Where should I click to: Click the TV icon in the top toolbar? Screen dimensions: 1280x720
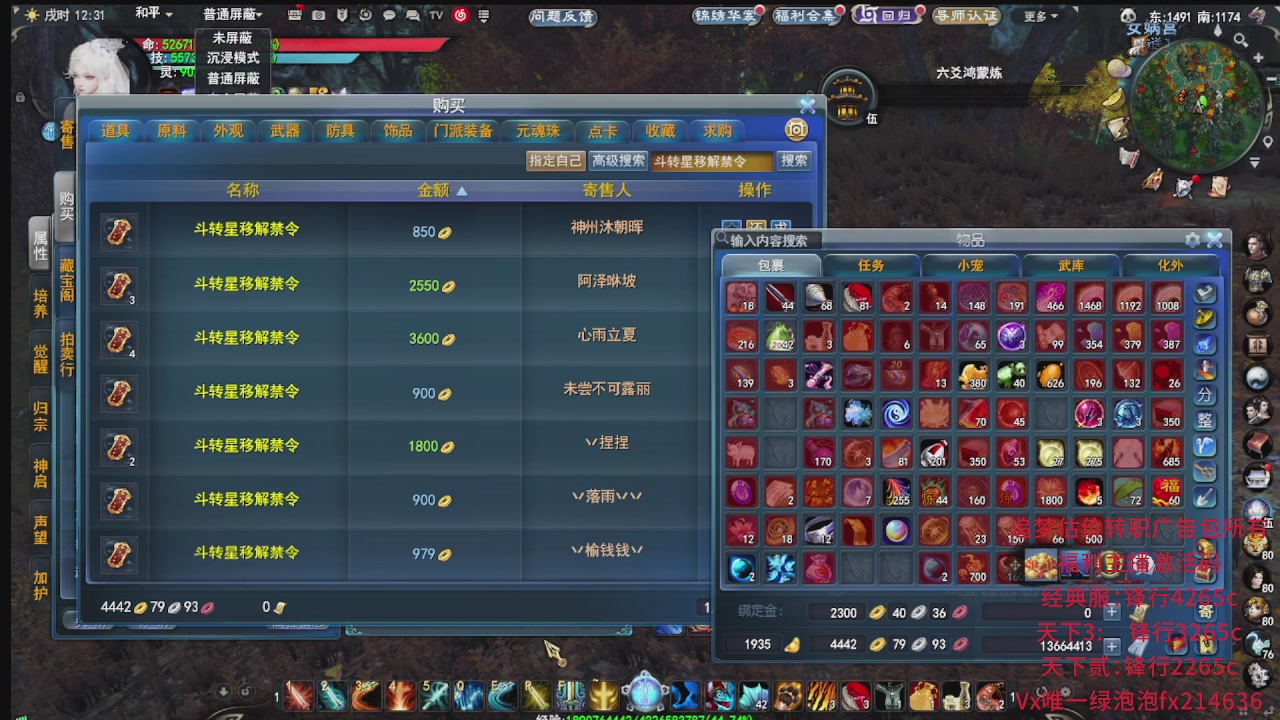coord(436,14)
